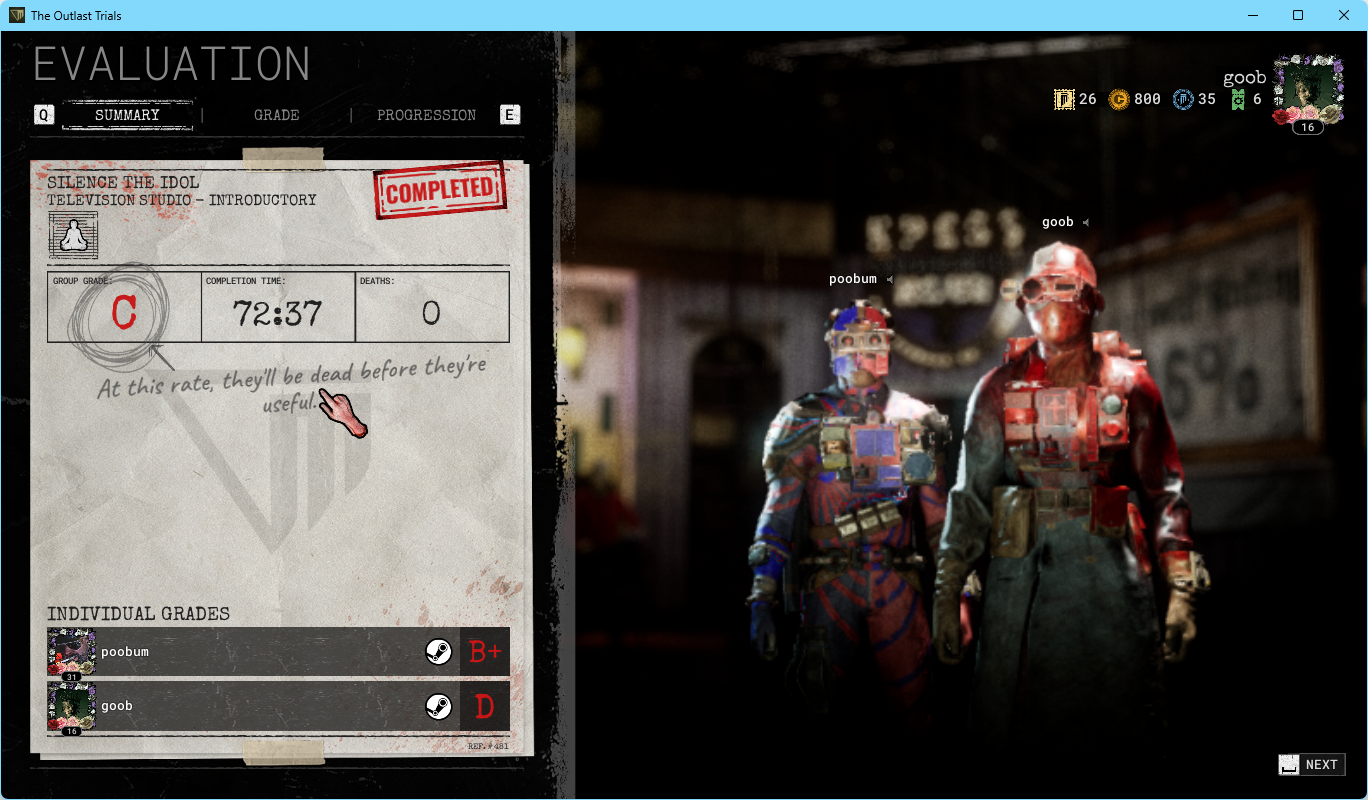Switch to the Summary tab
Screen dimensions: 1368x800
pos(127,115)
